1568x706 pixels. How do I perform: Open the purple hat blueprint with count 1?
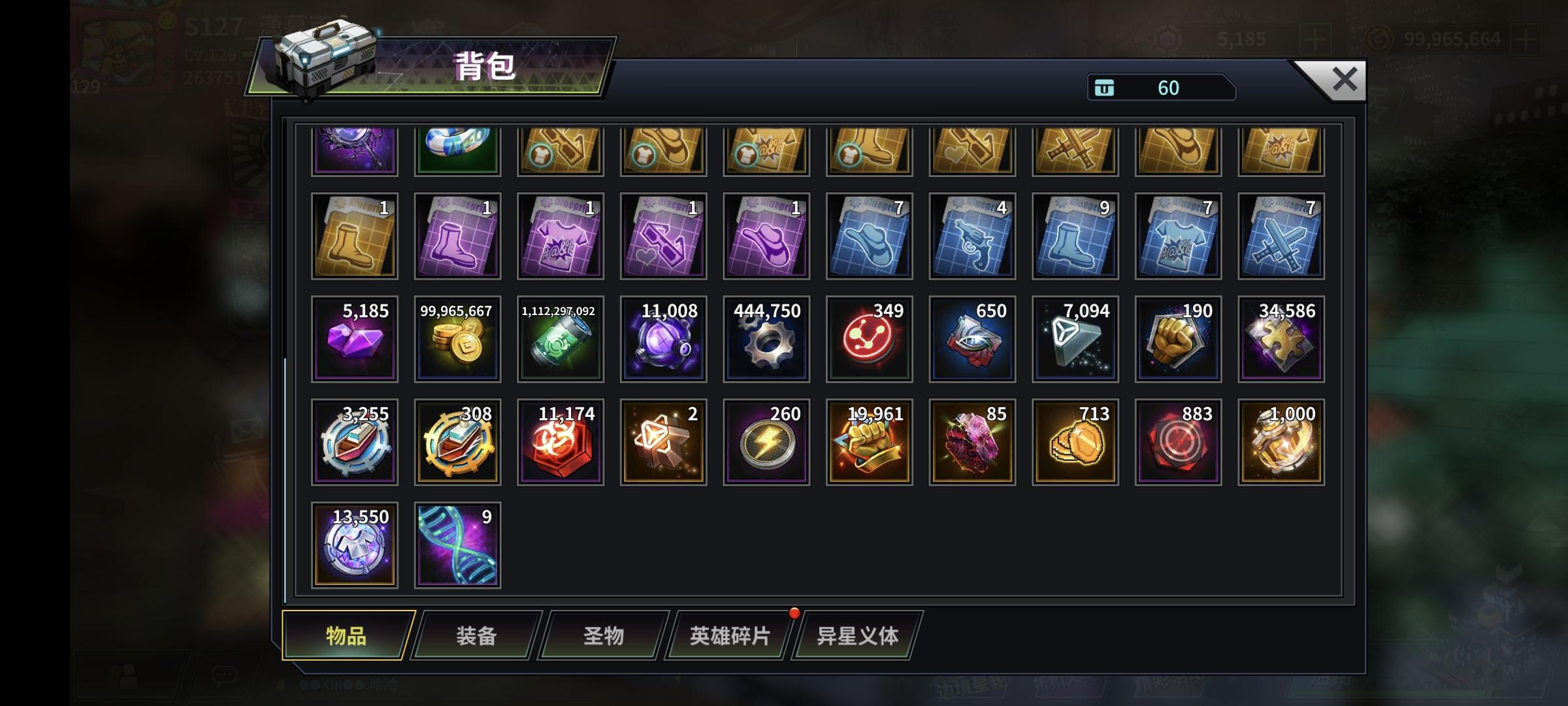click(x=765, y=235)
